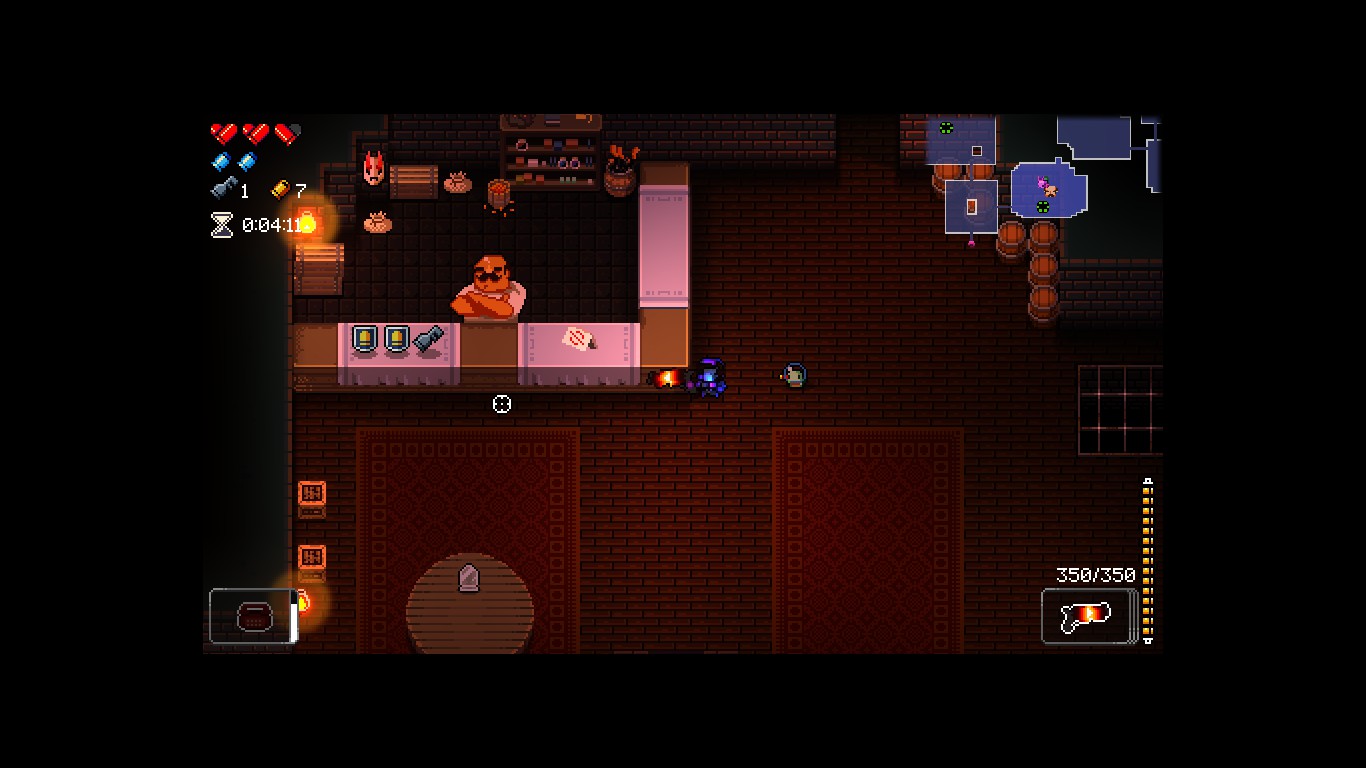1366x768 pixels.
Task: Click the half-empty third heart
Action: 286,131
